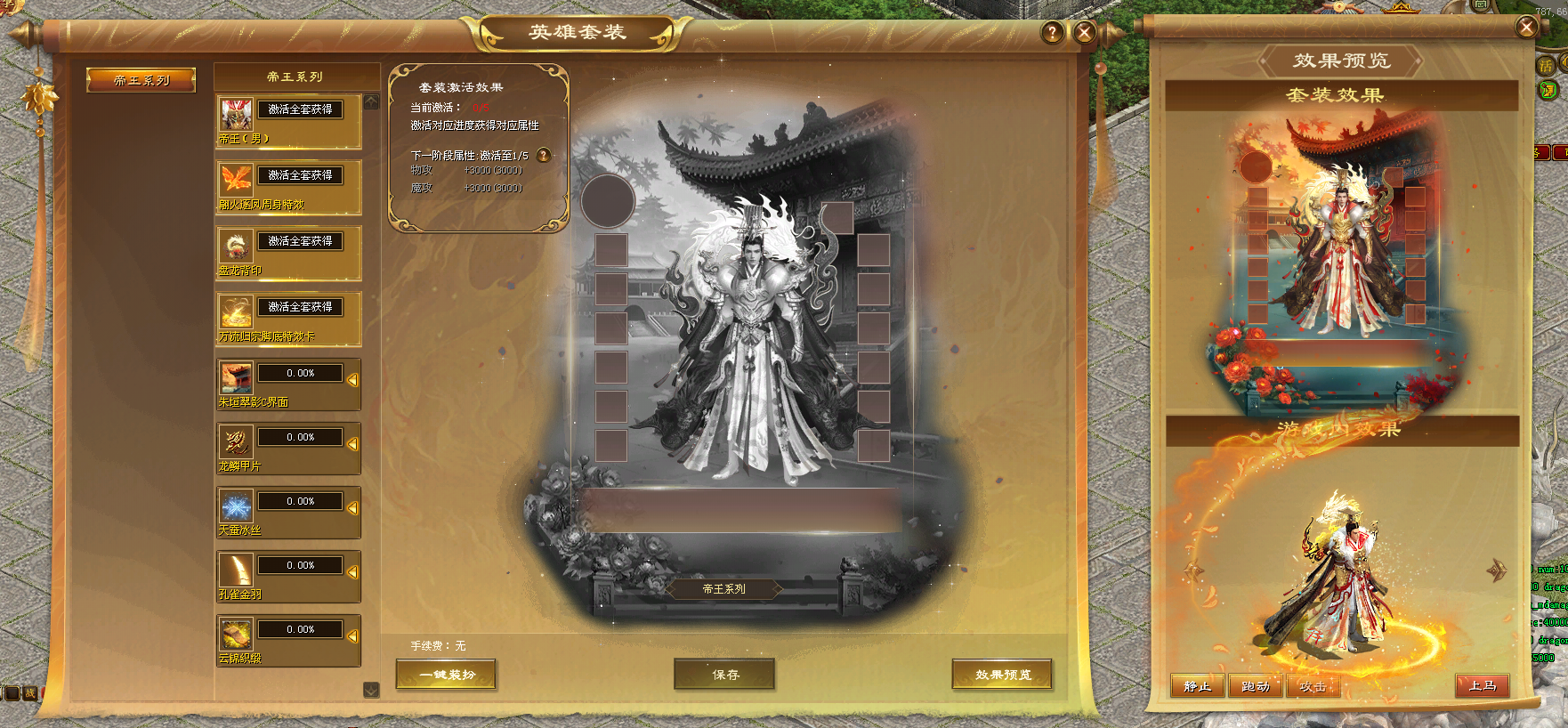Select the 帝王(男) costume entry
This screenshot has height=728, width=1568.
point(287,122)
